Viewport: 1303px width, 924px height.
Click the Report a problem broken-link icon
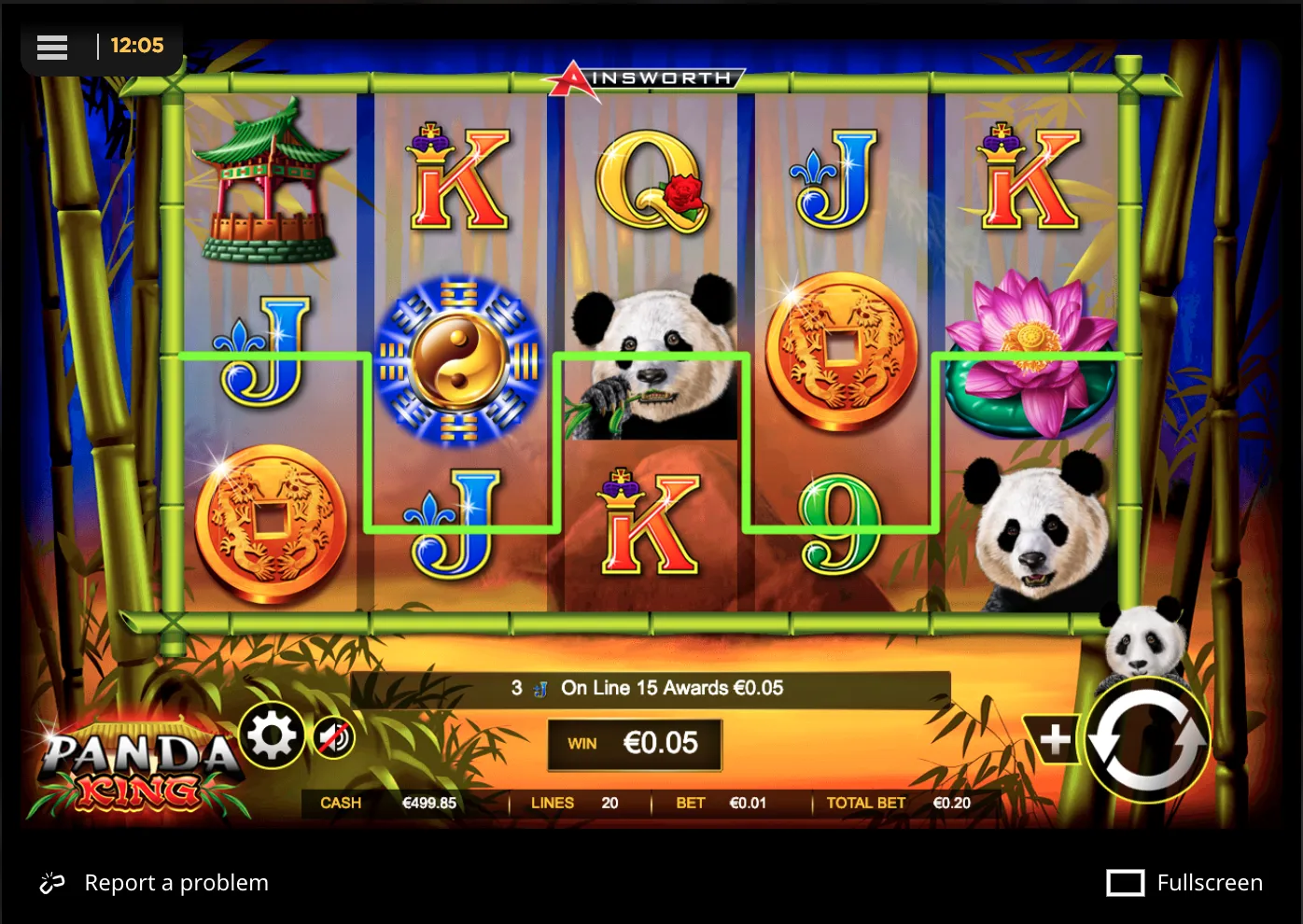click(x=51, y=882)
